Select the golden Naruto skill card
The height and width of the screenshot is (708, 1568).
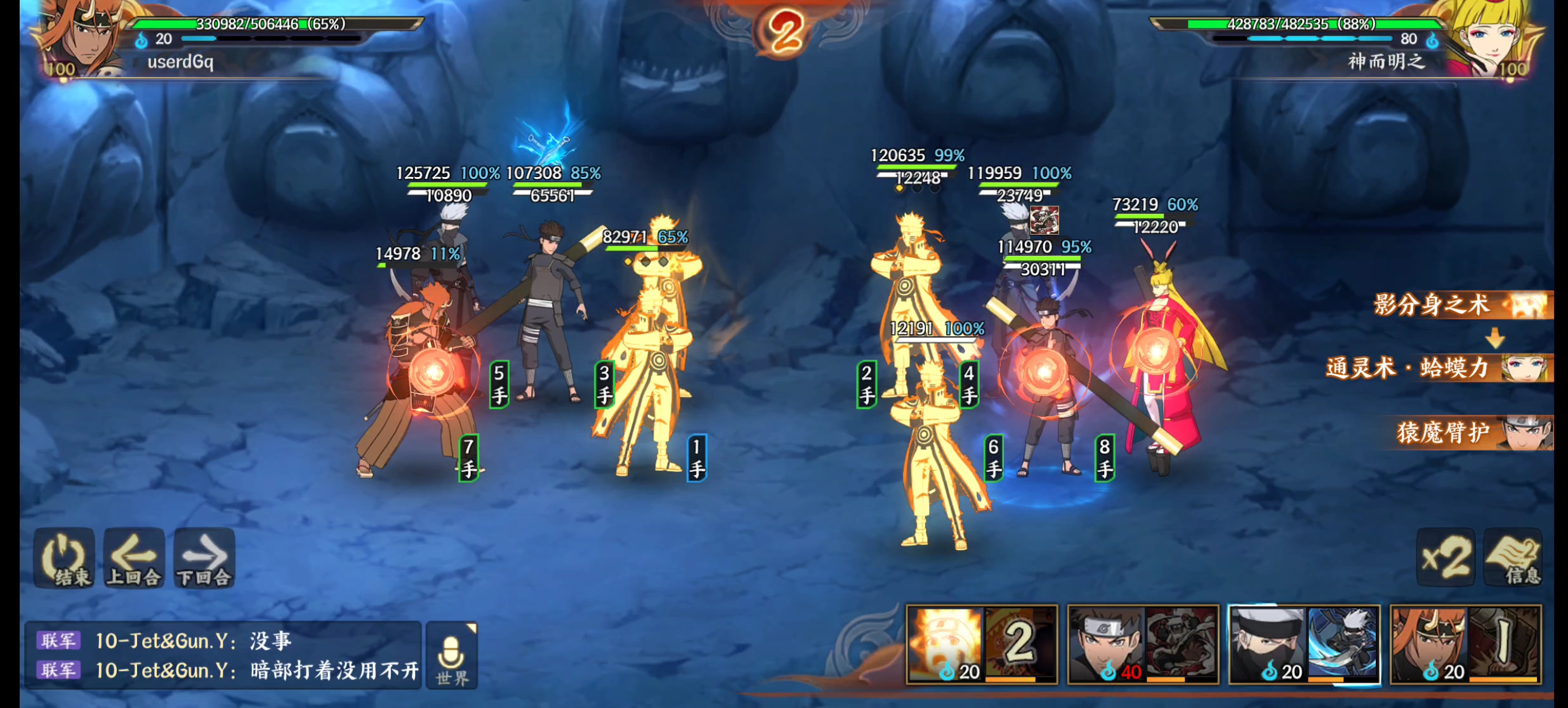click(x=982, y=645)
